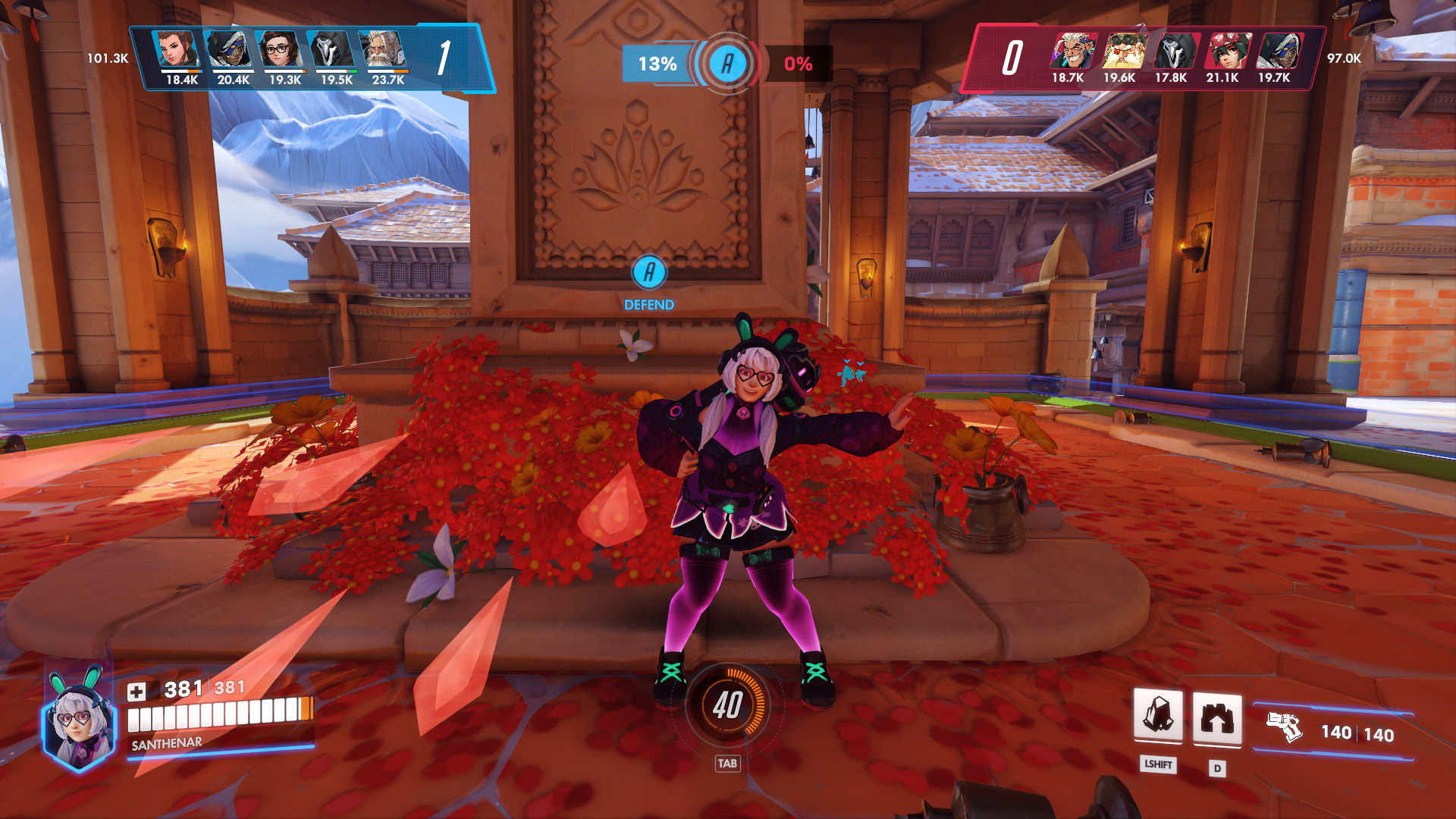The height and width of the screenshot is (819, 1456).
Task: Select the allied Reinhardt portrait
Action: [384, 49]
